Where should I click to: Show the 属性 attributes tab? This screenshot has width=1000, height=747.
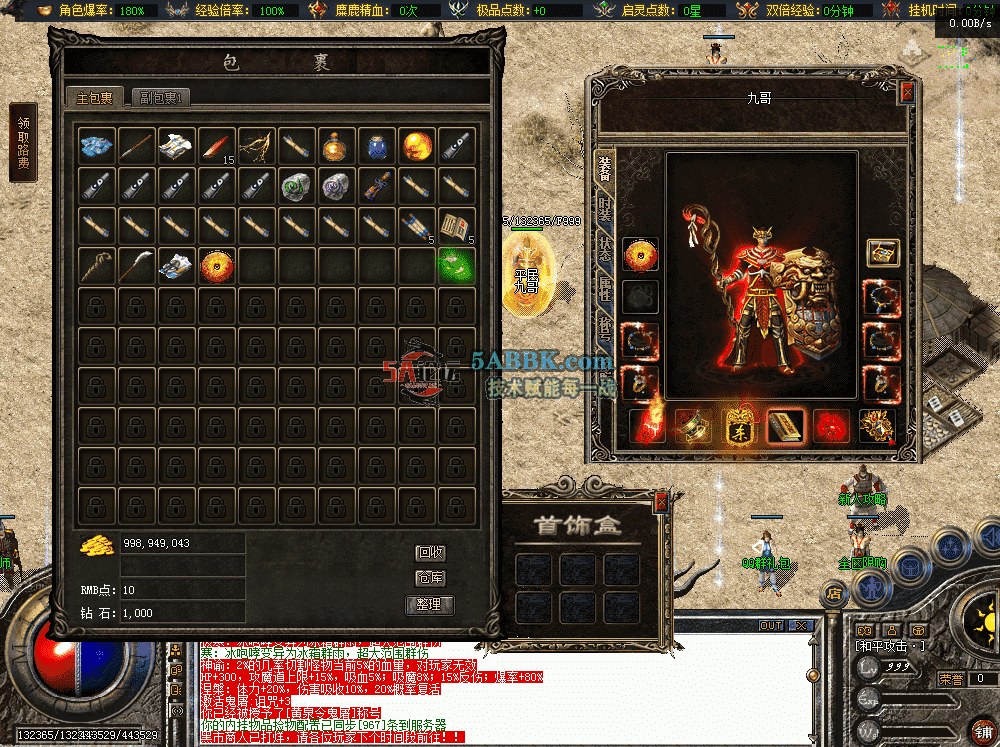click(605, 290)
